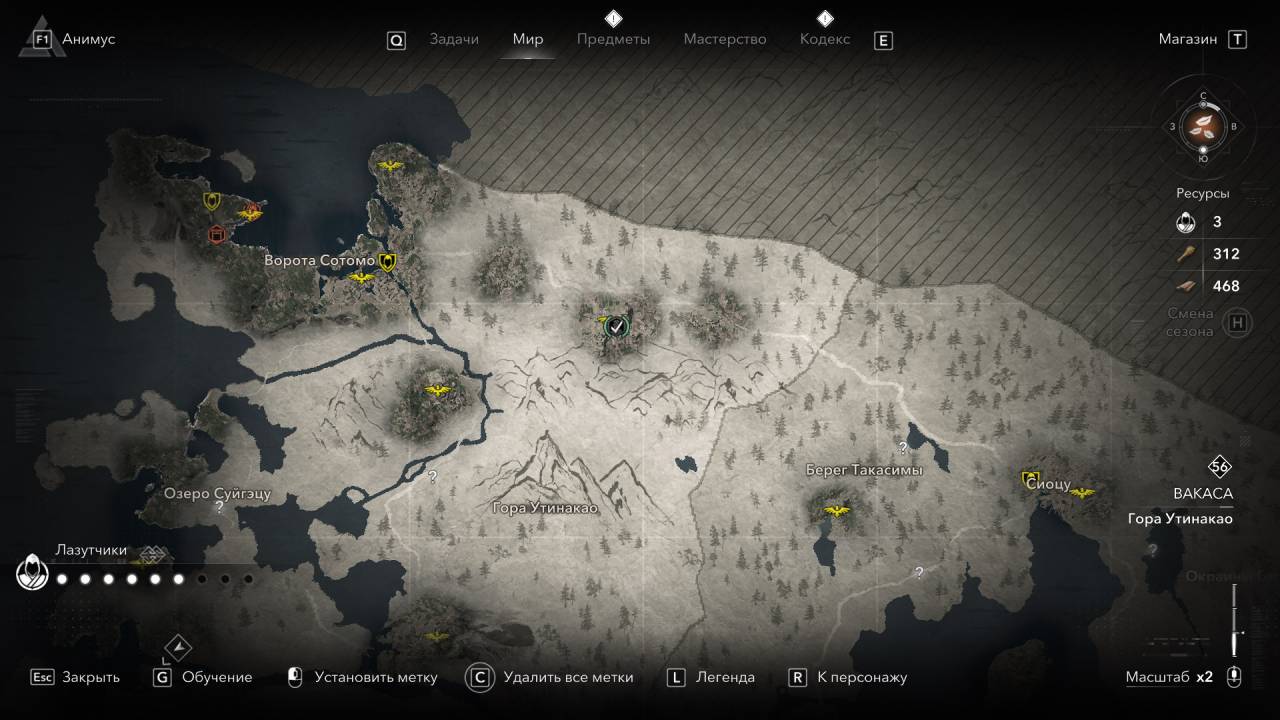Viewport: 1280px width, 720px height.
Task: Choose Удалить все метки
Action: coord(568,677)
